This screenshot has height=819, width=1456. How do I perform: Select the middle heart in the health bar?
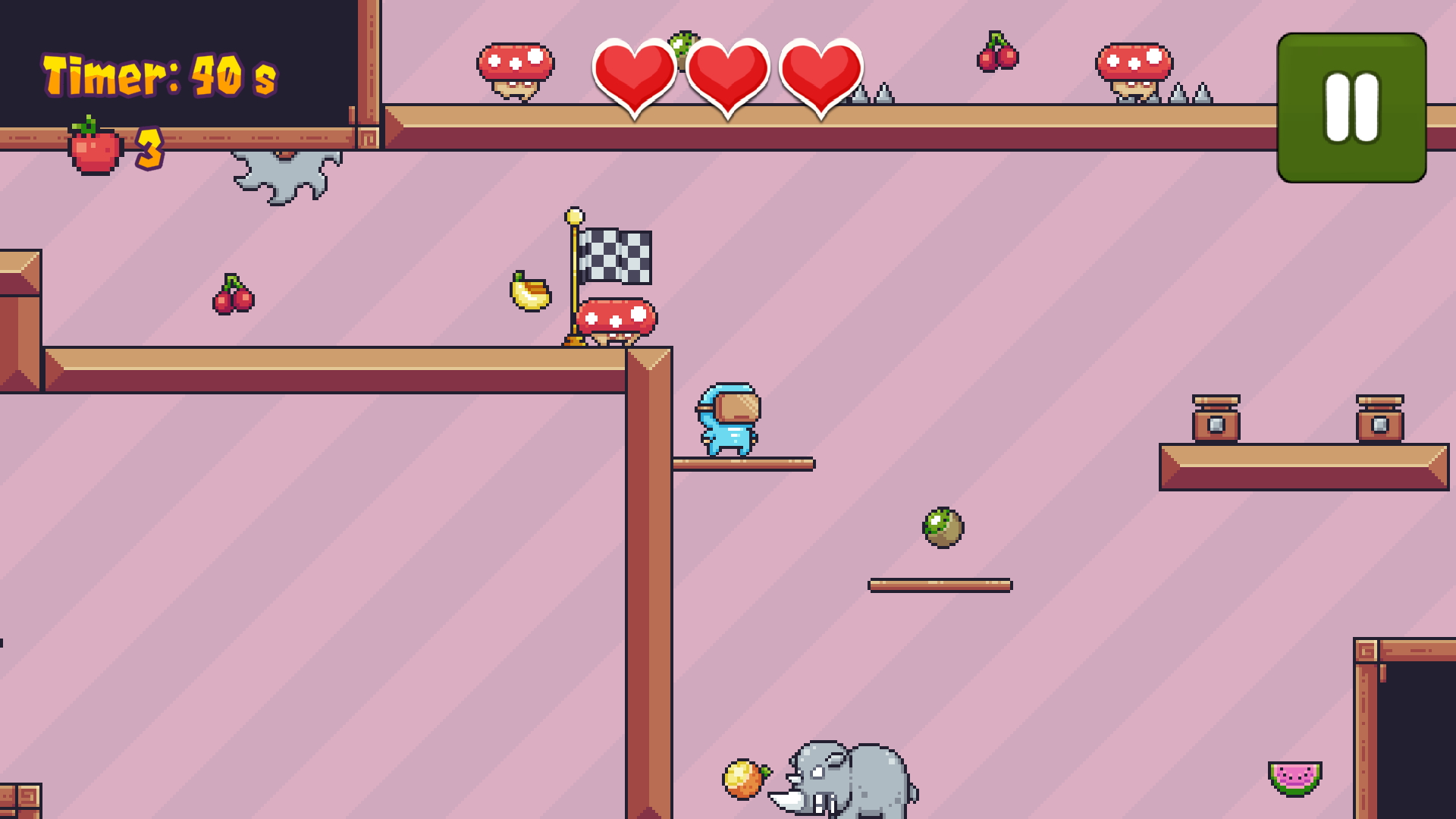[x=728, y=76]
